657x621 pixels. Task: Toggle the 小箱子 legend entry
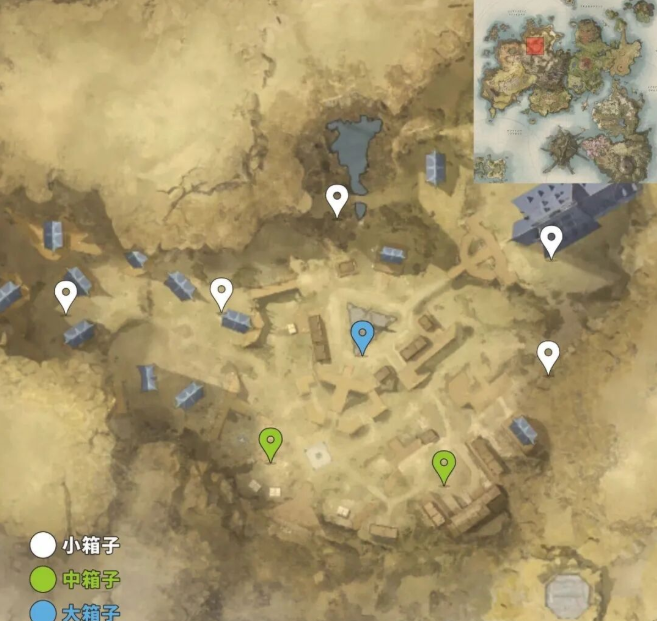click(75, 546)
